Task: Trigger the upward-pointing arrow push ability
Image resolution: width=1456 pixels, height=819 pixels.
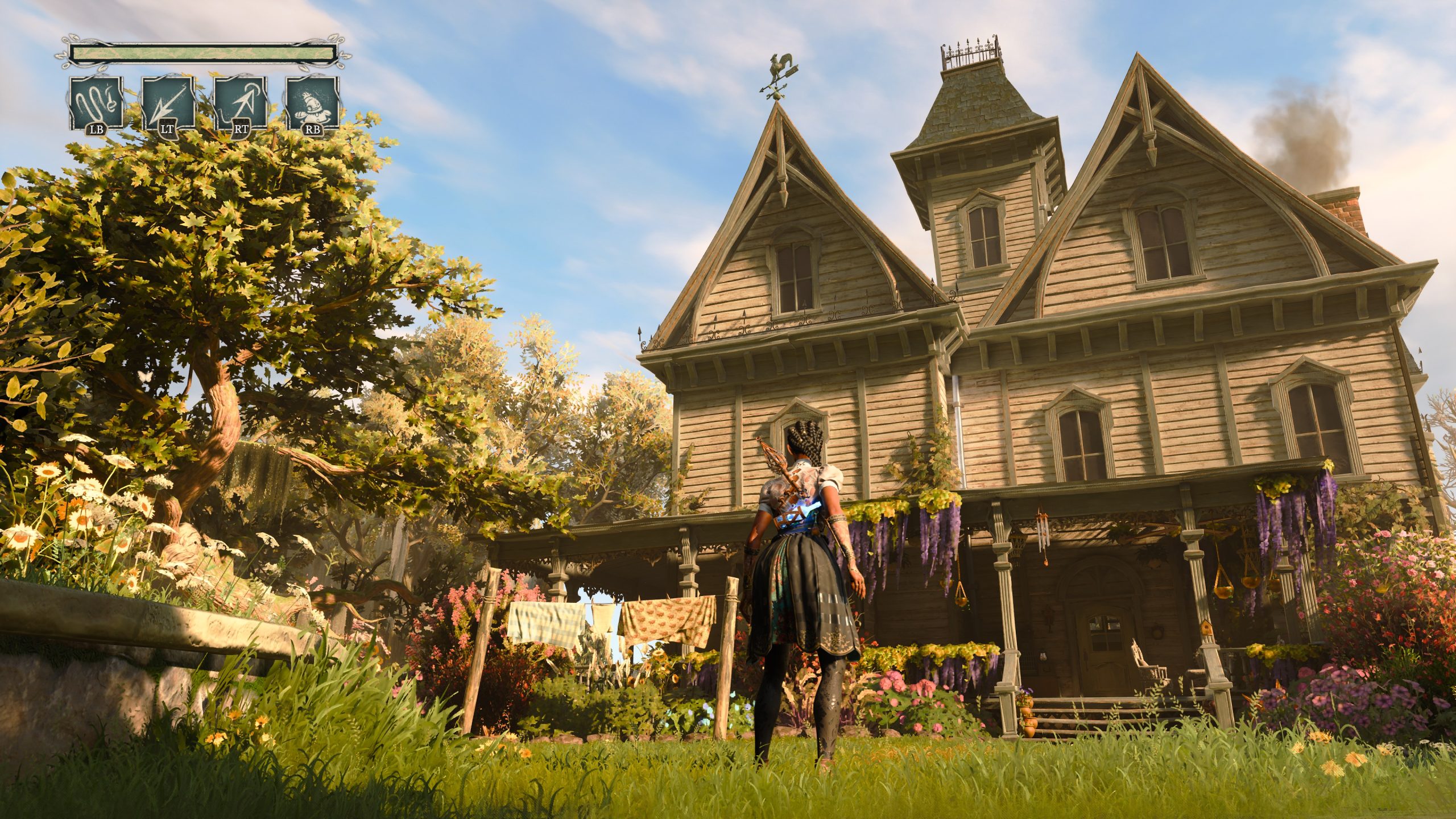Action: click(241, 104)
